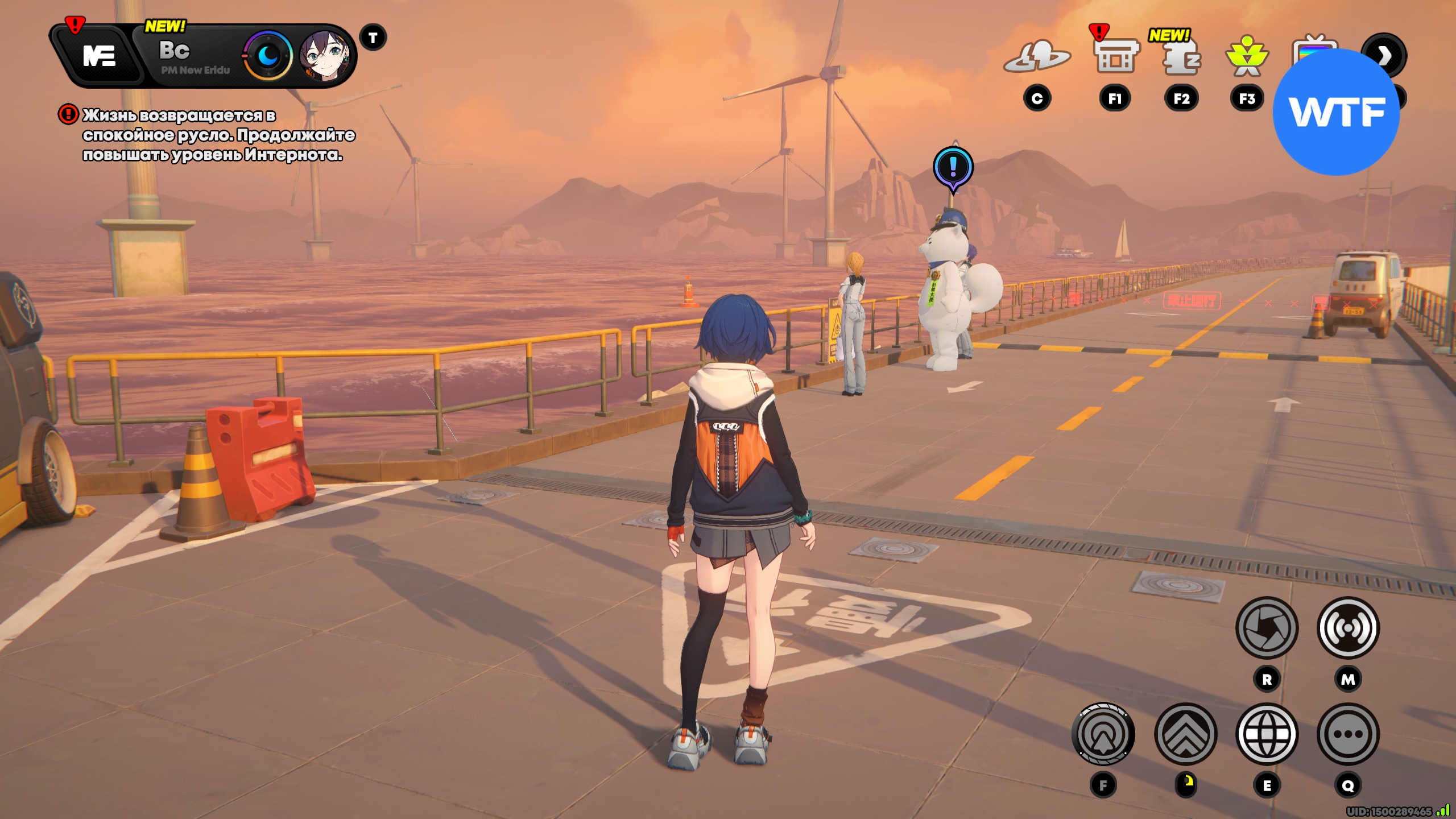Open the character portrait profile
This screenshot has width=1456, height=819.
(325, 56)
